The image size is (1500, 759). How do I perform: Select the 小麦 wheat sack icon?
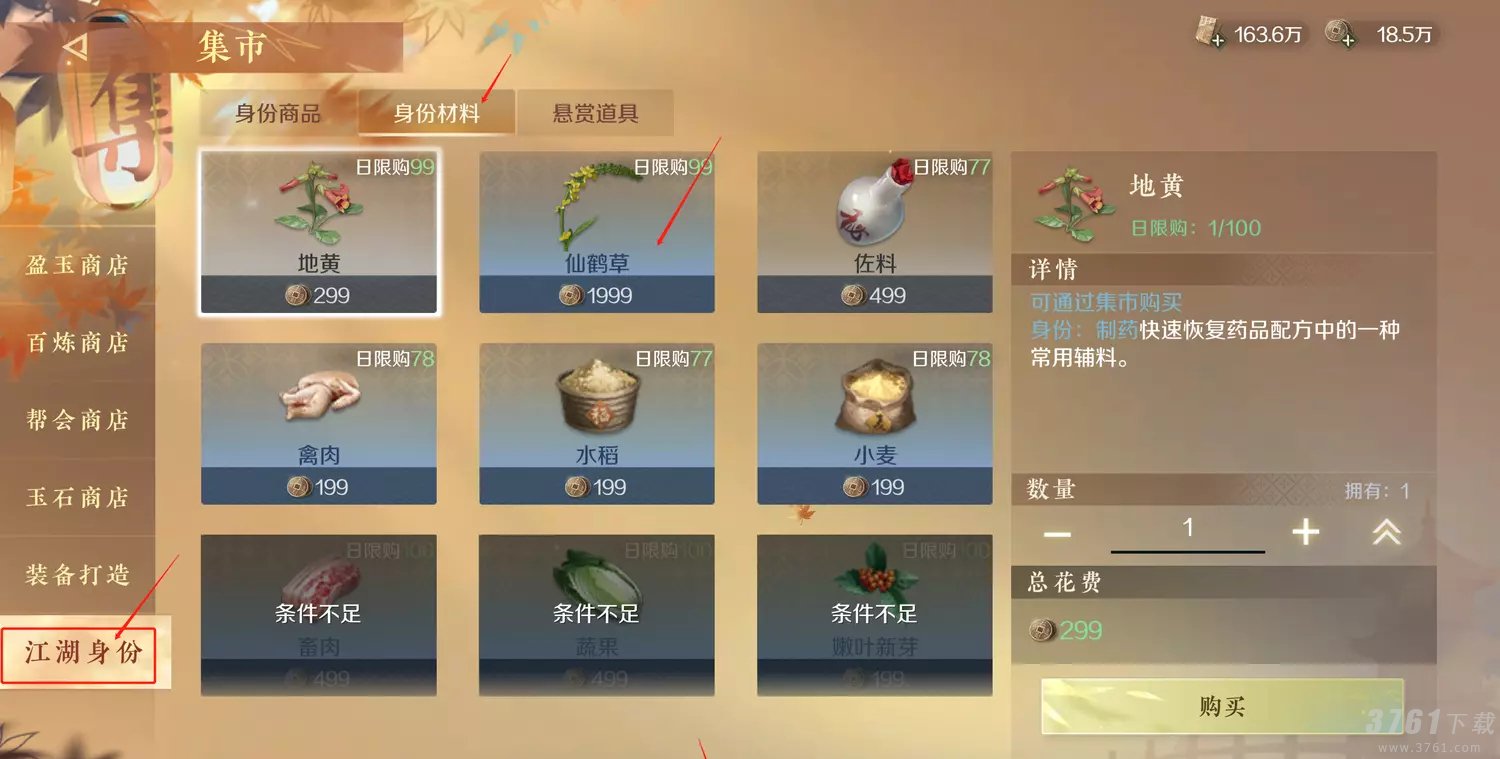(873, 397)
